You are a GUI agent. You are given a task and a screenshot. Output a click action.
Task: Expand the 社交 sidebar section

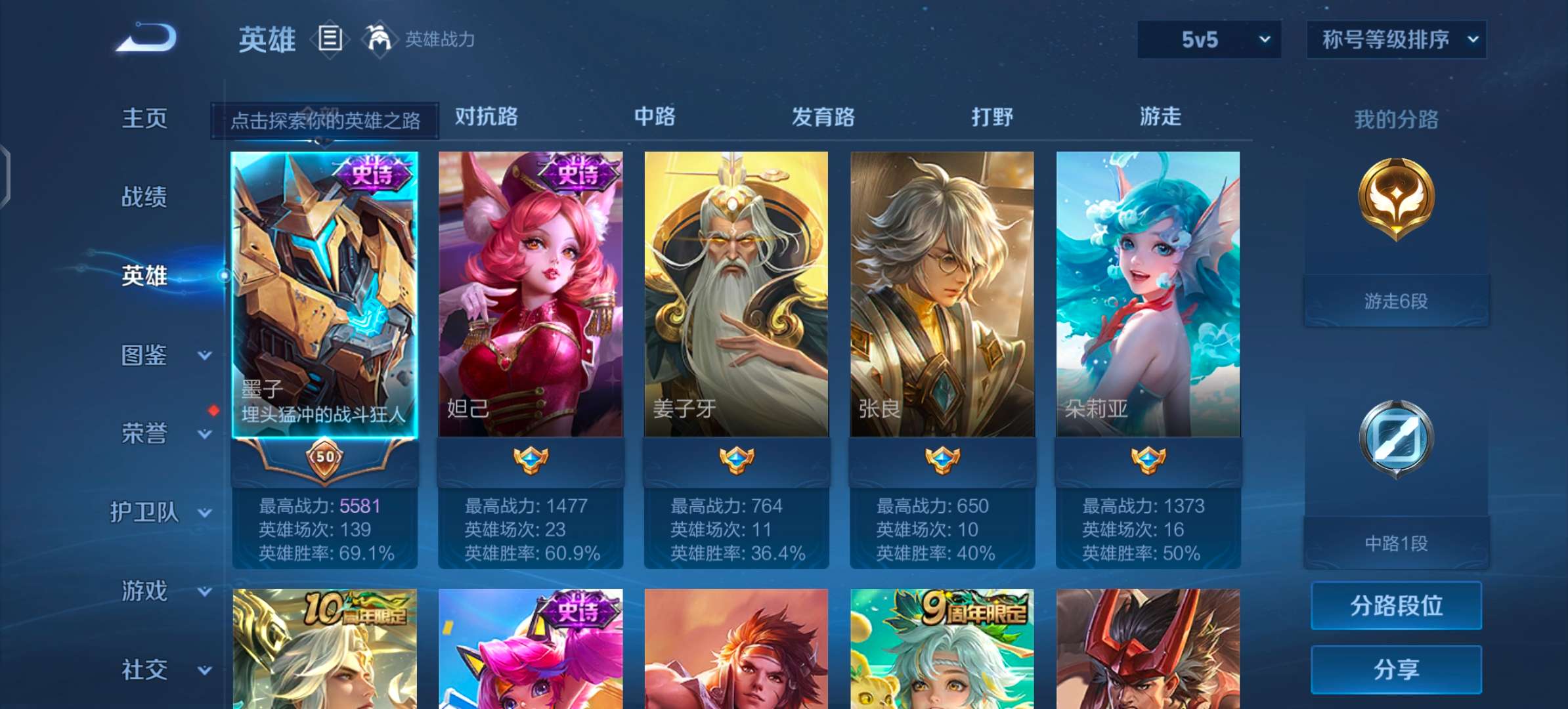coord(146,670)
